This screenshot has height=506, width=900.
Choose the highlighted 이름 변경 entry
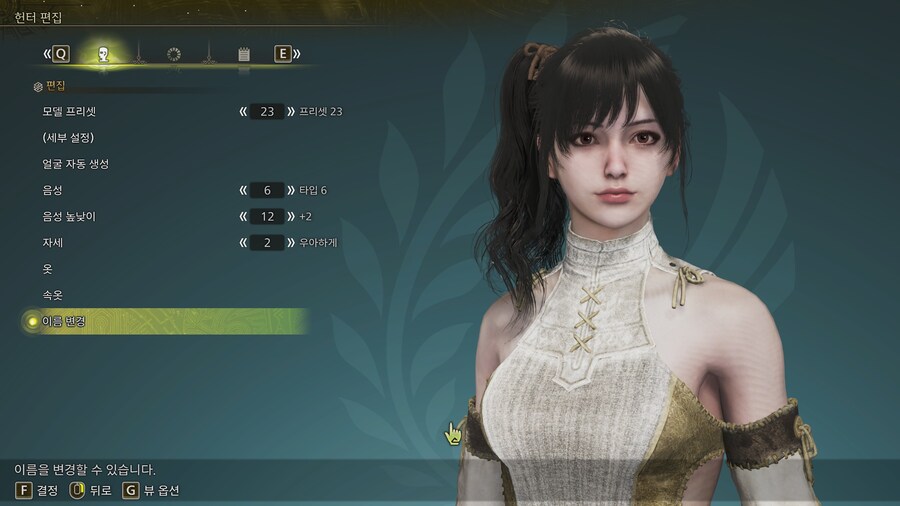coord(64,321)
